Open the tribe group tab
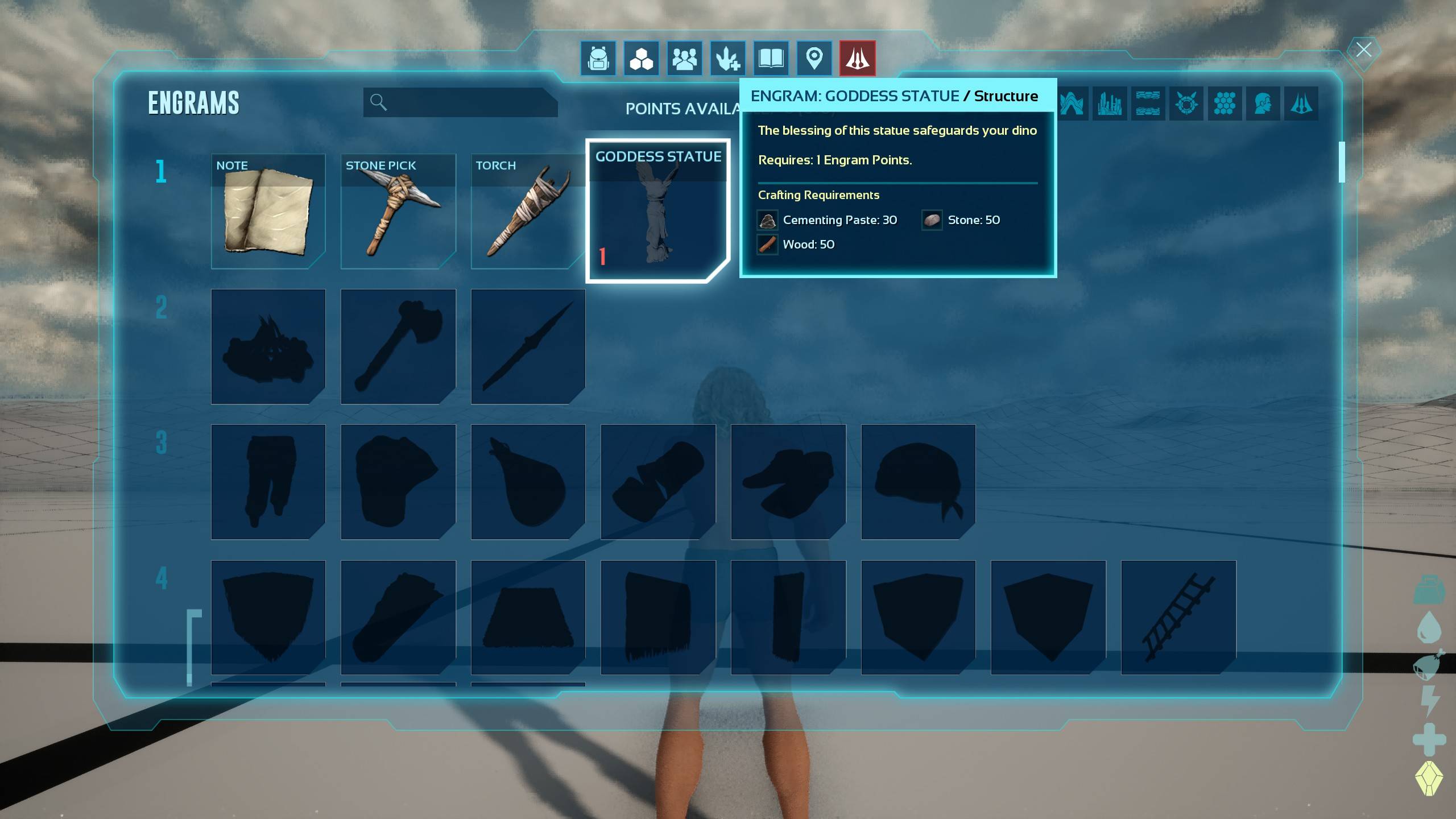The height and width of the screenshot is (819, 1456). click(x=685, y=58)
